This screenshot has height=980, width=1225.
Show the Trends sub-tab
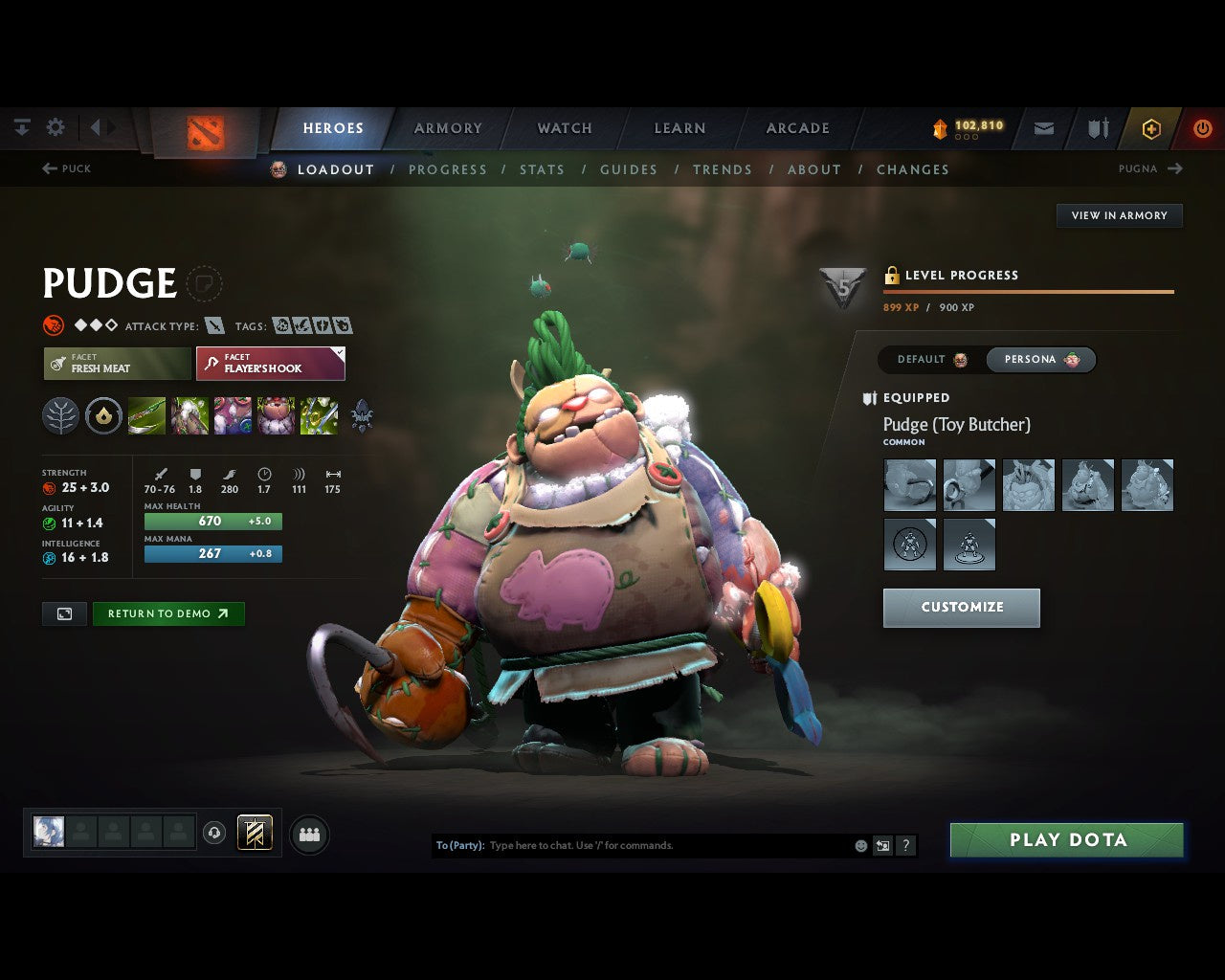tap(722, 169)
